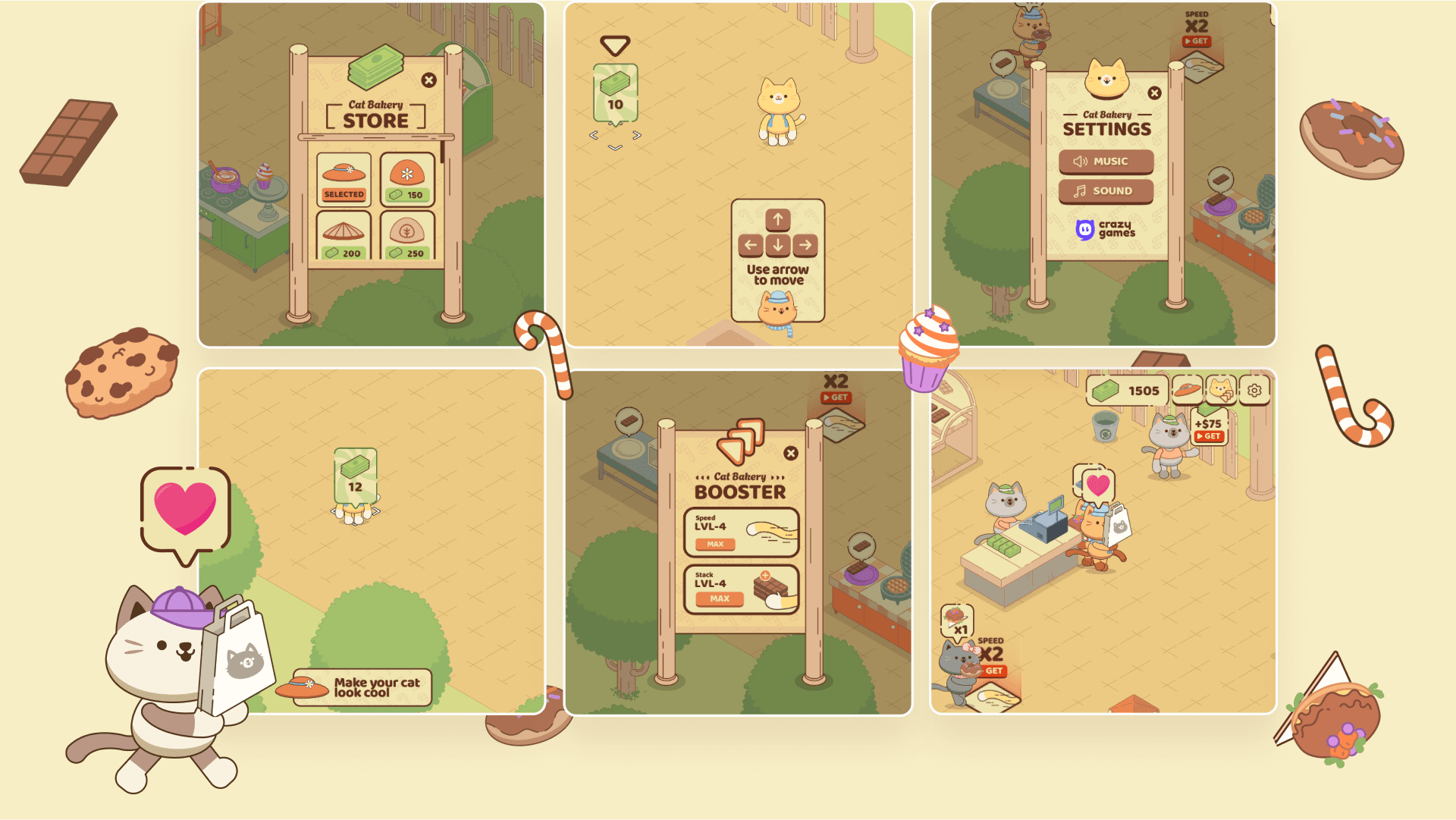Toggle the Music setting
This screenshot has height=820, width=1456.
click(1106, 162)
